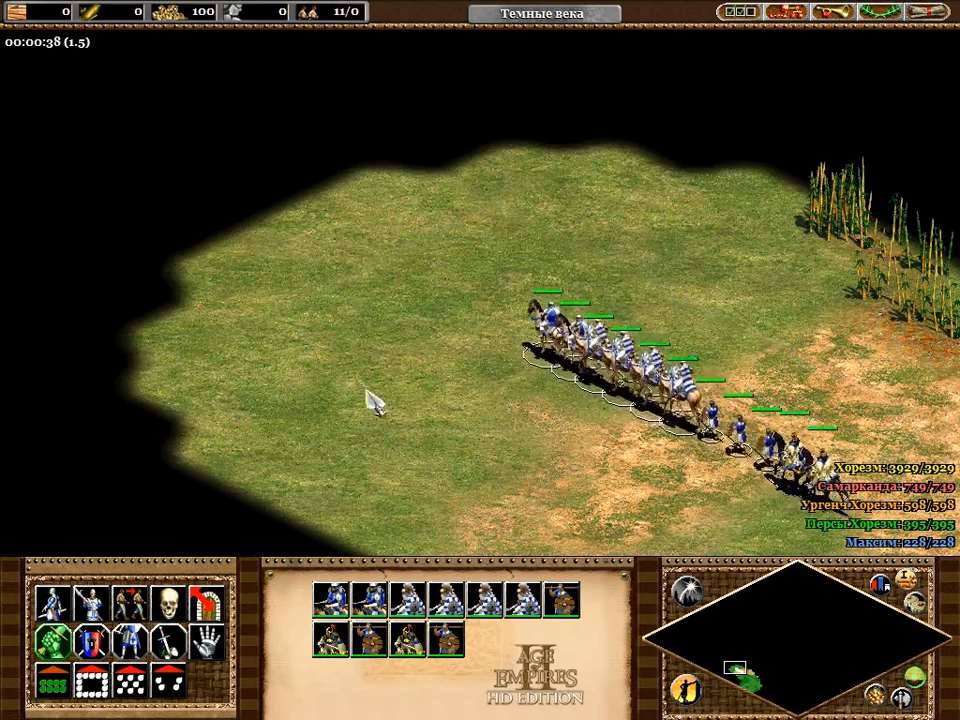The height and width of the screenshot is (720, 960).
Task: Choose the stand ground stance icon
Action: pyautogui.click(x=129, y=642)
